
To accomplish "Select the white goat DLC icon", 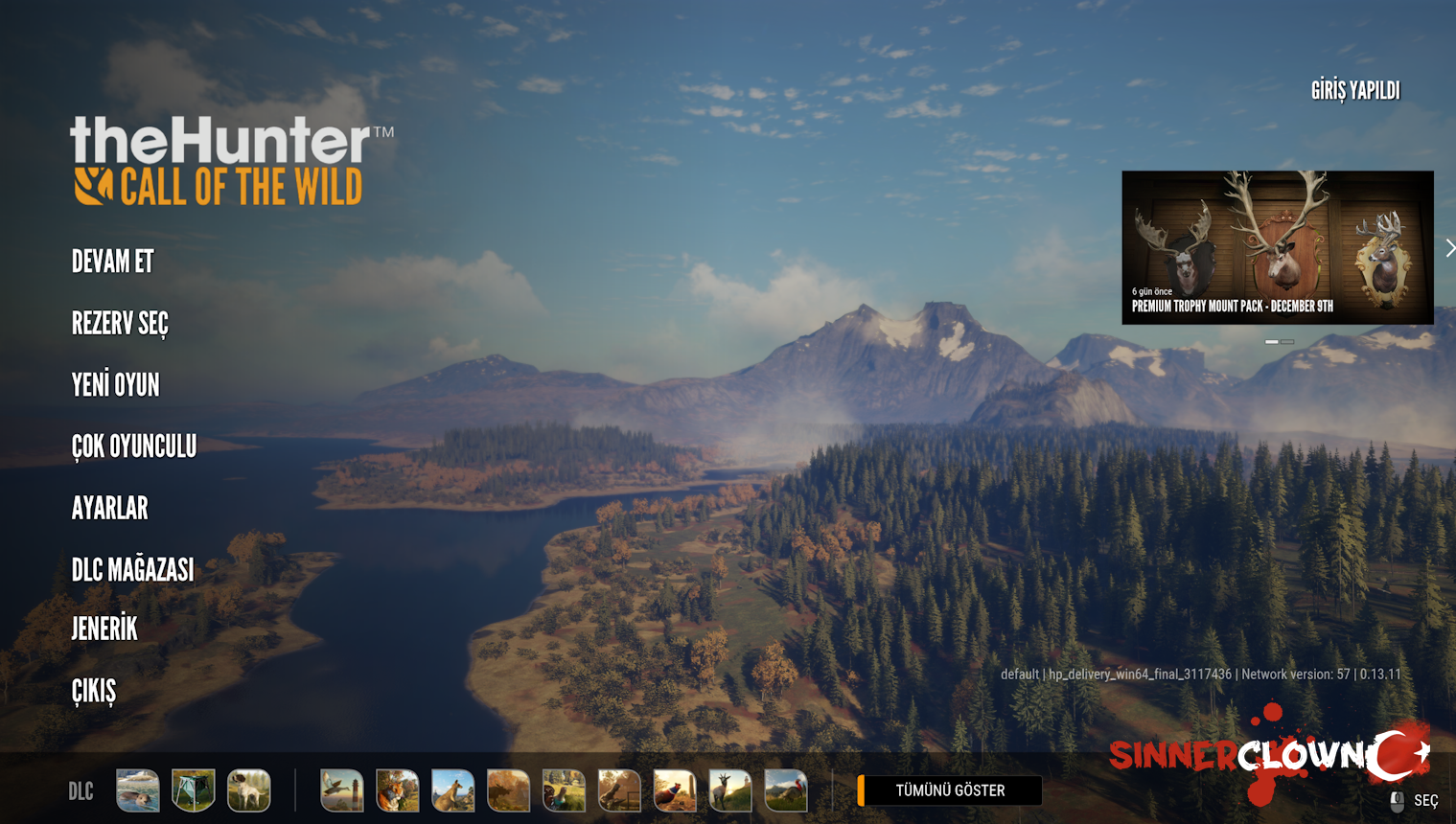I will click(730, 790).
